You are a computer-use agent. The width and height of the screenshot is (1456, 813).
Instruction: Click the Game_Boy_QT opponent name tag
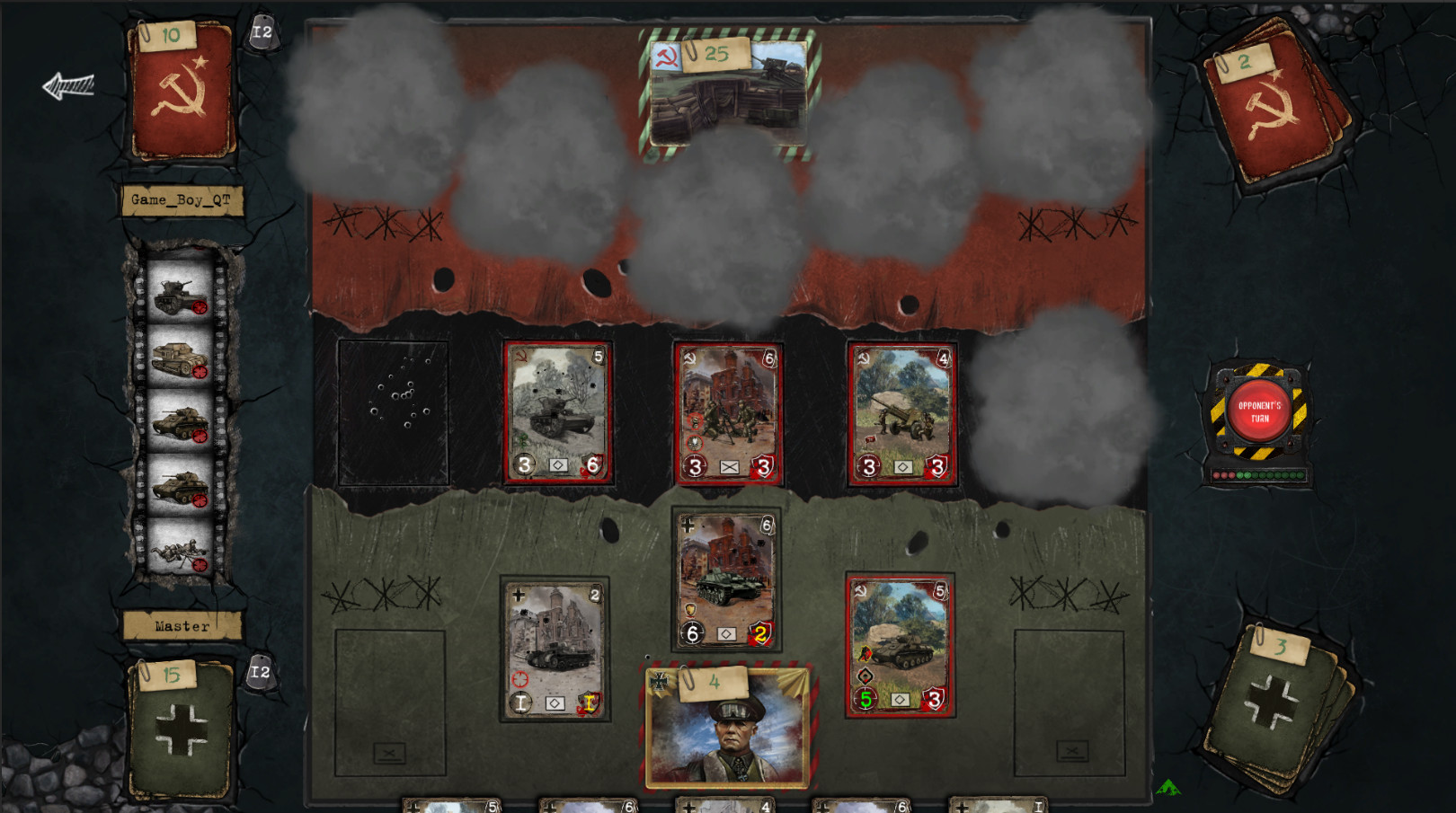pos(182,201)
